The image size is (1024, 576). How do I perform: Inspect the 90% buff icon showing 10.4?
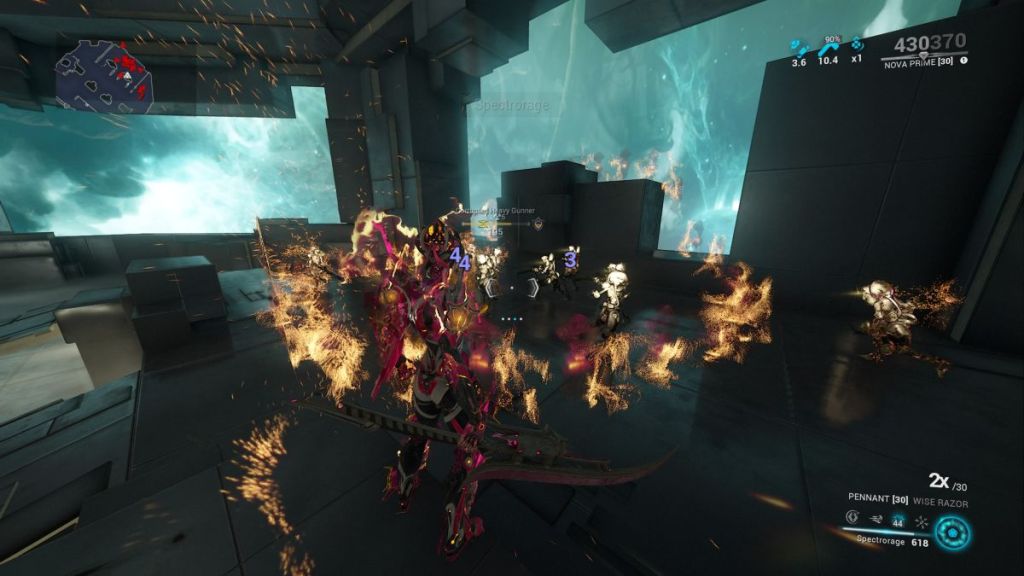830,46
